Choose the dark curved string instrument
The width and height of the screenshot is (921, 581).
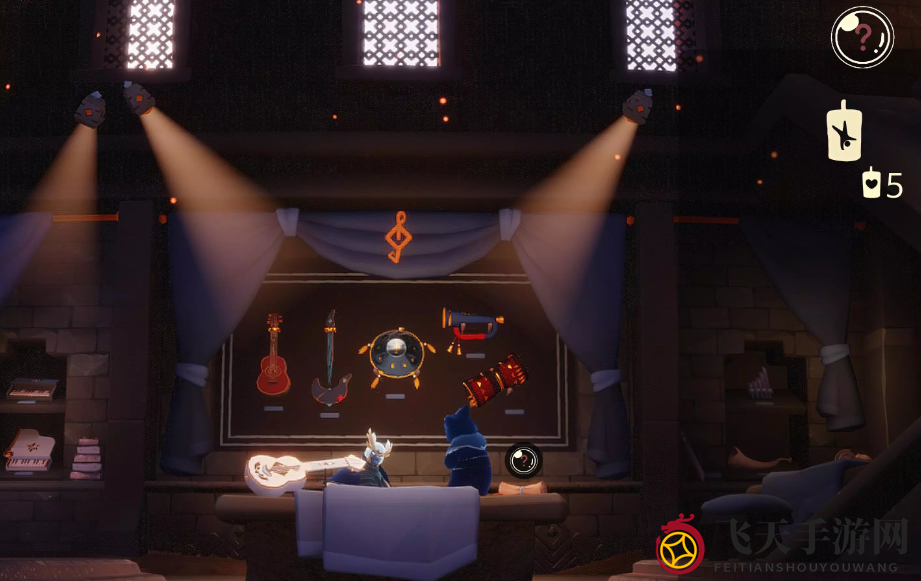click(330, 360)
